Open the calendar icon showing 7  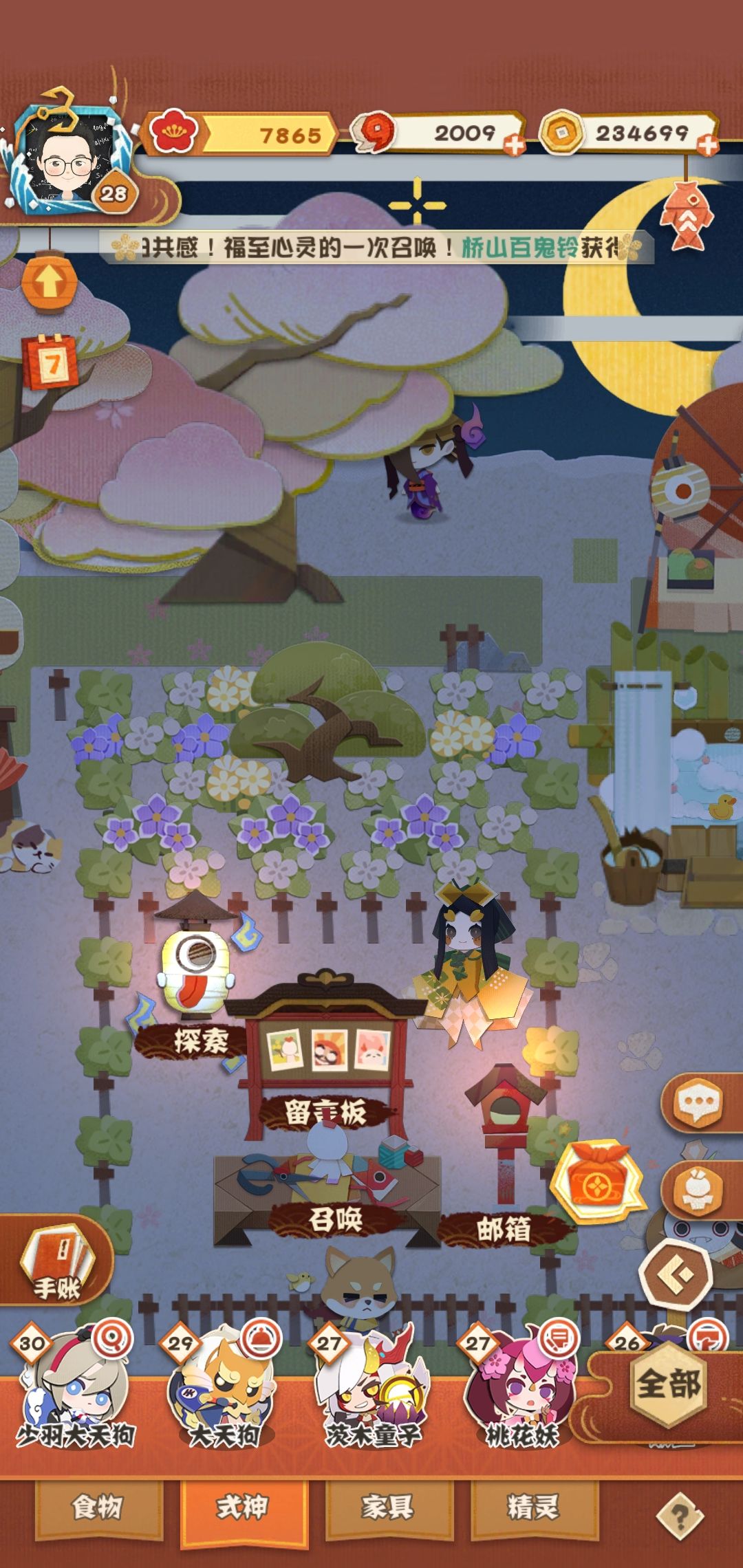point(51,361)
